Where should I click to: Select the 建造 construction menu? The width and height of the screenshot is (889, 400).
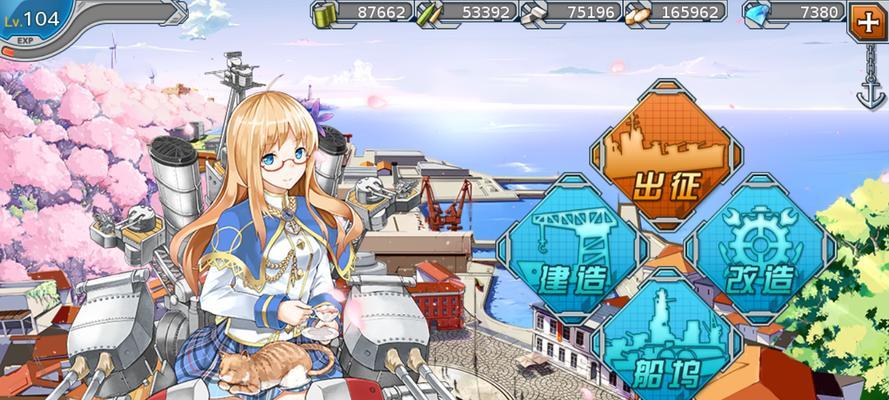(x=570, y=246)
